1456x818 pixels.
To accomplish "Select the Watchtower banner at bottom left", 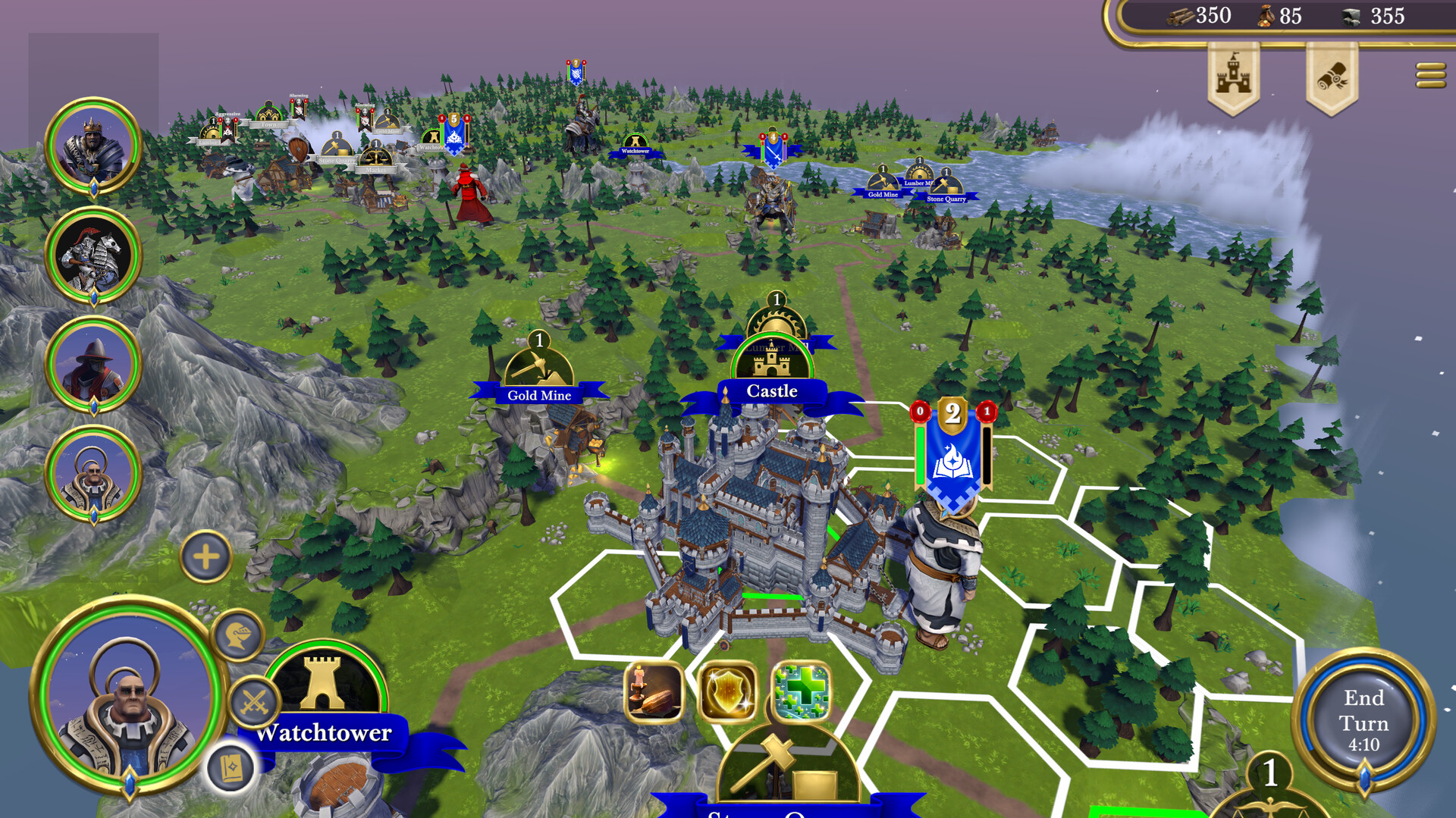I will pos(325,733).
